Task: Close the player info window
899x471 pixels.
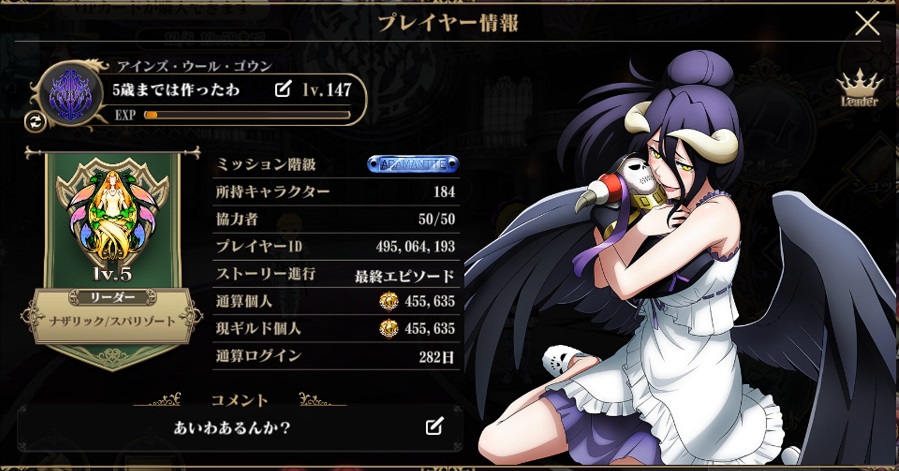Action: [867, 23]
